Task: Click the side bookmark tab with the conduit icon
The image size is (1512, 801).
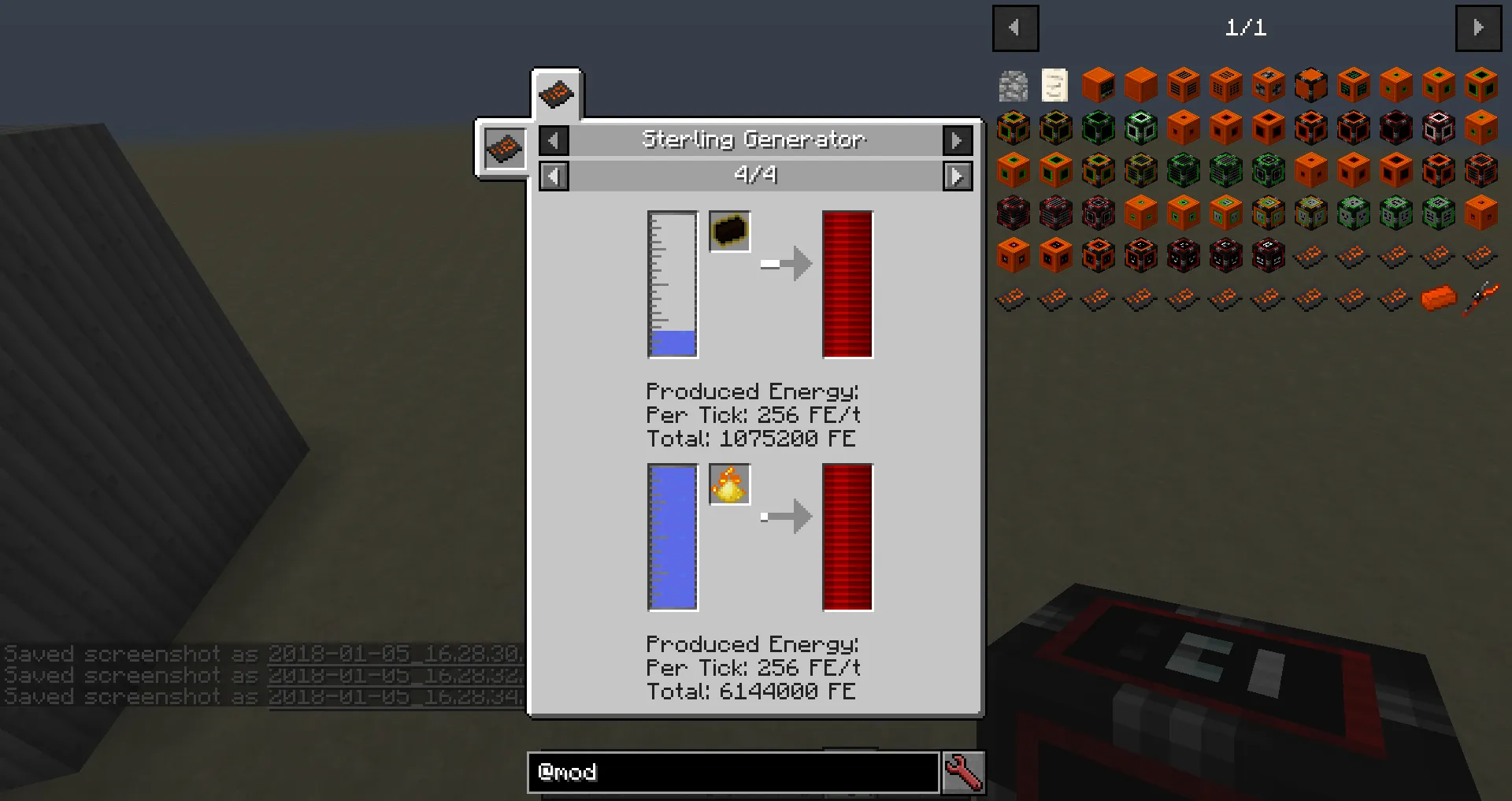Action: (504, 149)
